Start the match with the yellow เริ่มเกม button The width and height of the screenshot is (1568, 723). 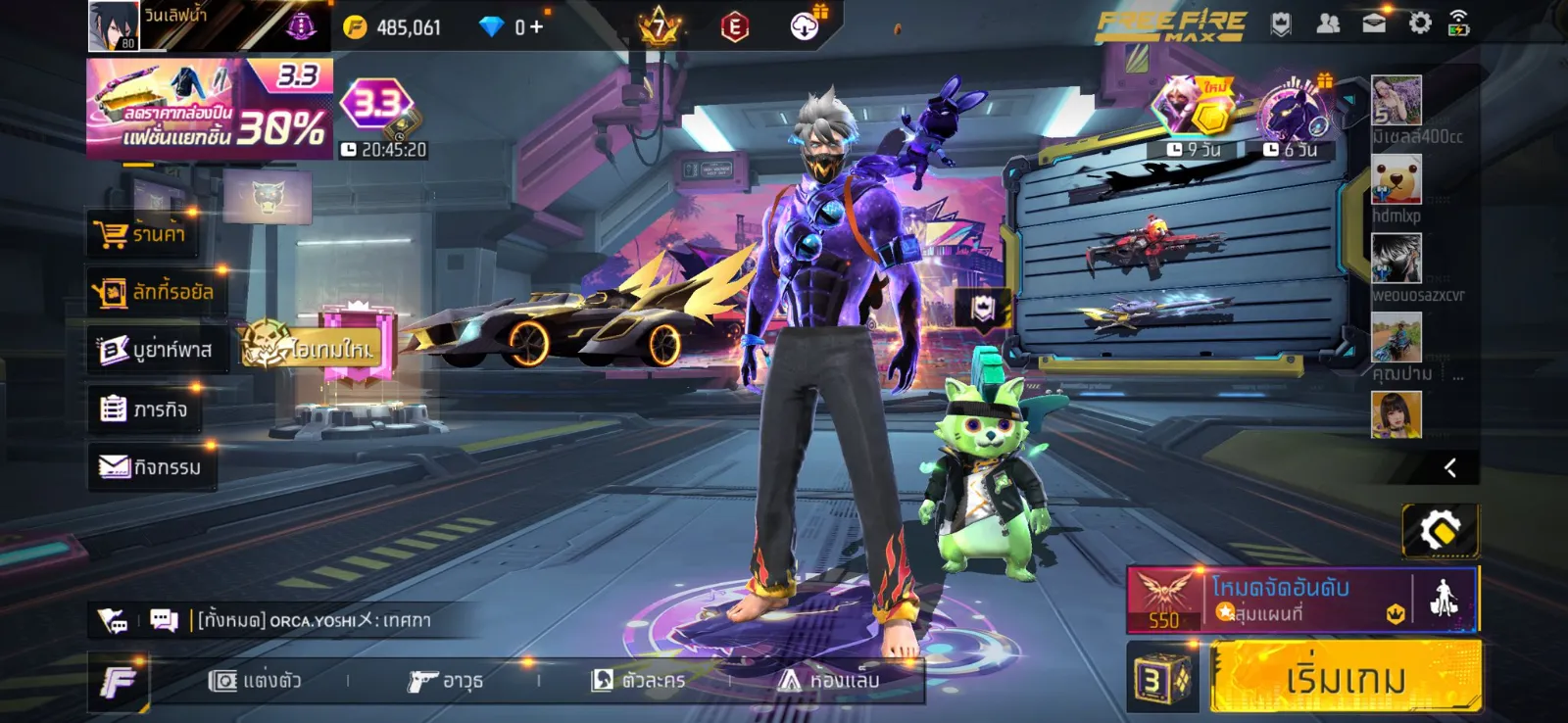(1345, 678)
